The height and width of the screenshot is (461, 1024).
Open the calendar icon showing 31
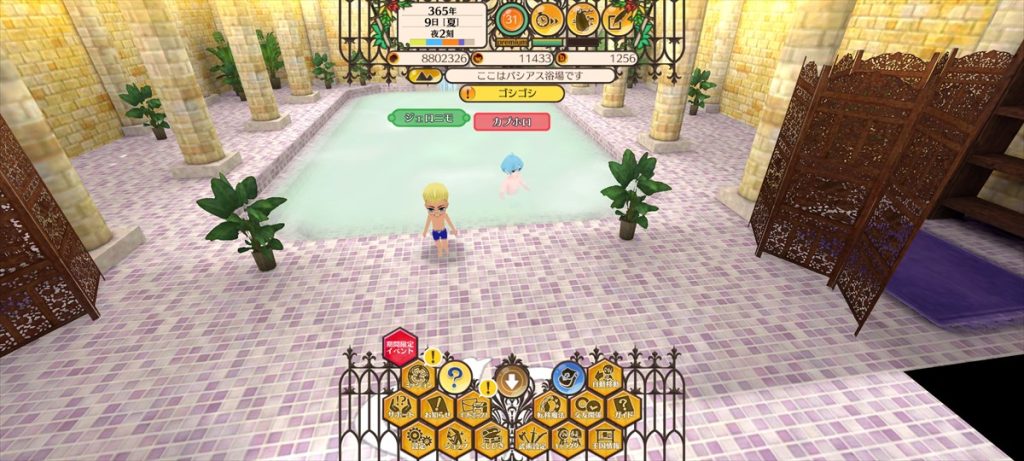[x=512, y=19]
